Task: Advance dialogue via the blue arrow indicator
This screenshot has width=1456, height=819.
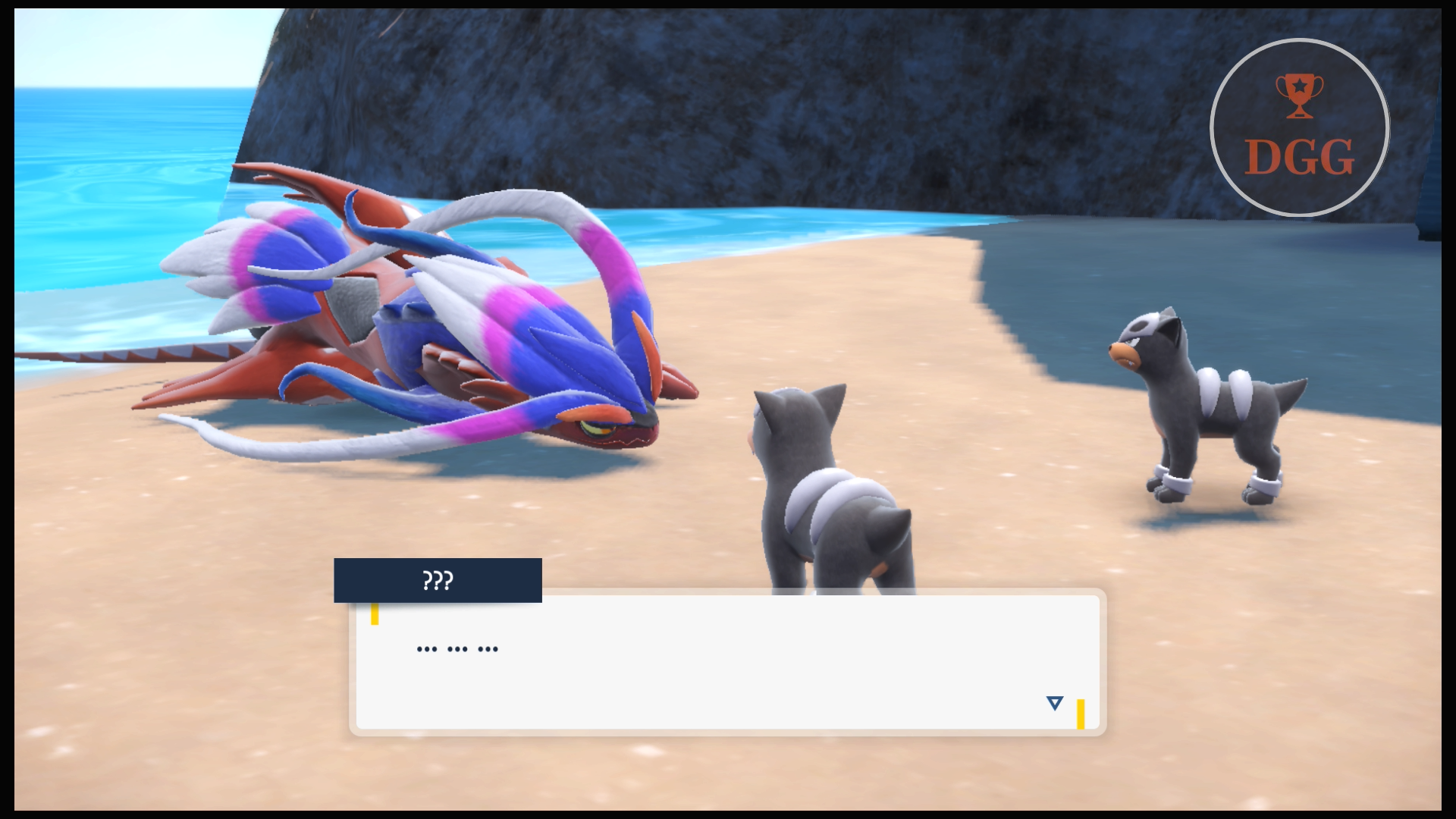Action: click(x=1054, y=703)
